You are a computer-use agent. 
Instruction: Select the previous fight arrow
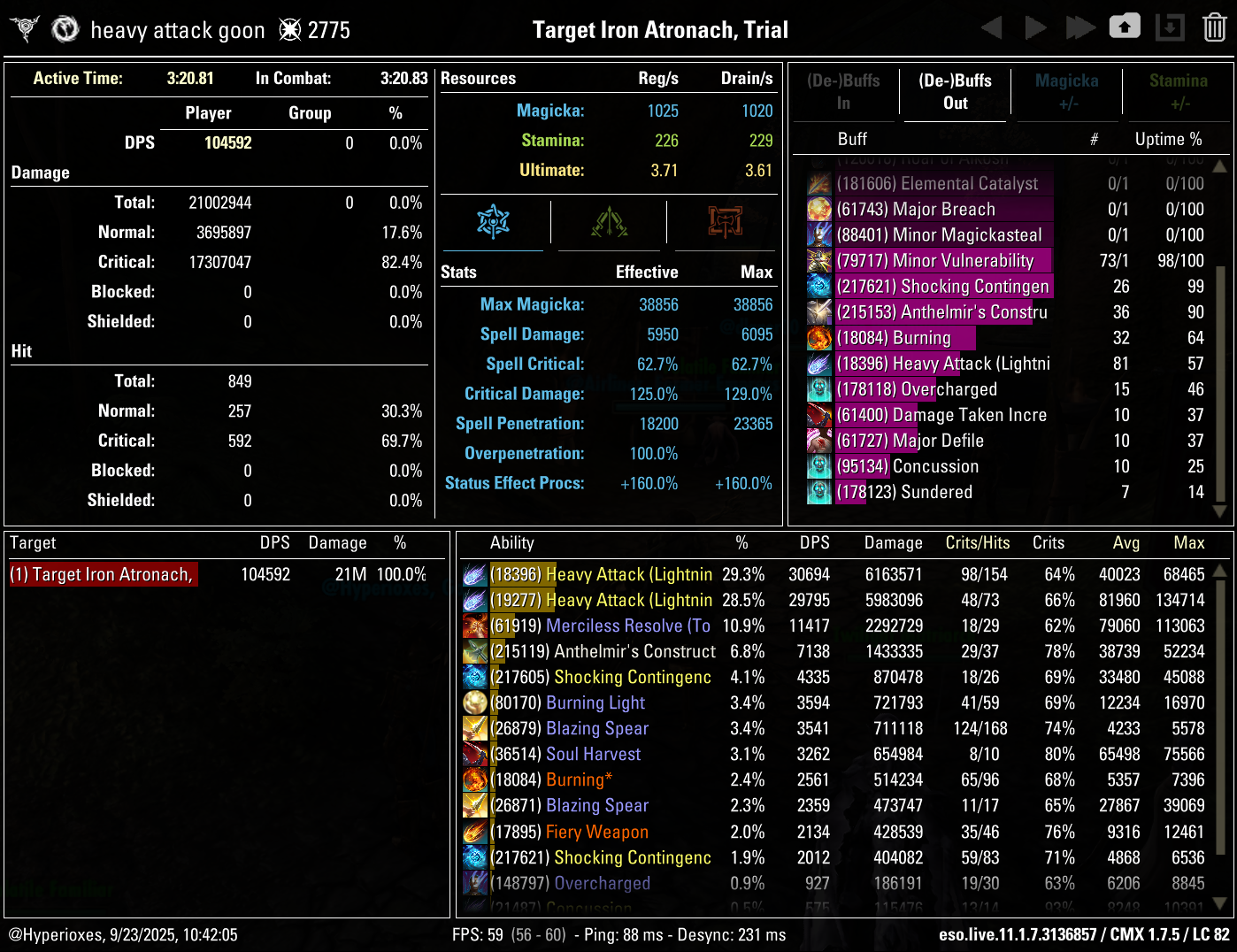click(x=991, y=27)
